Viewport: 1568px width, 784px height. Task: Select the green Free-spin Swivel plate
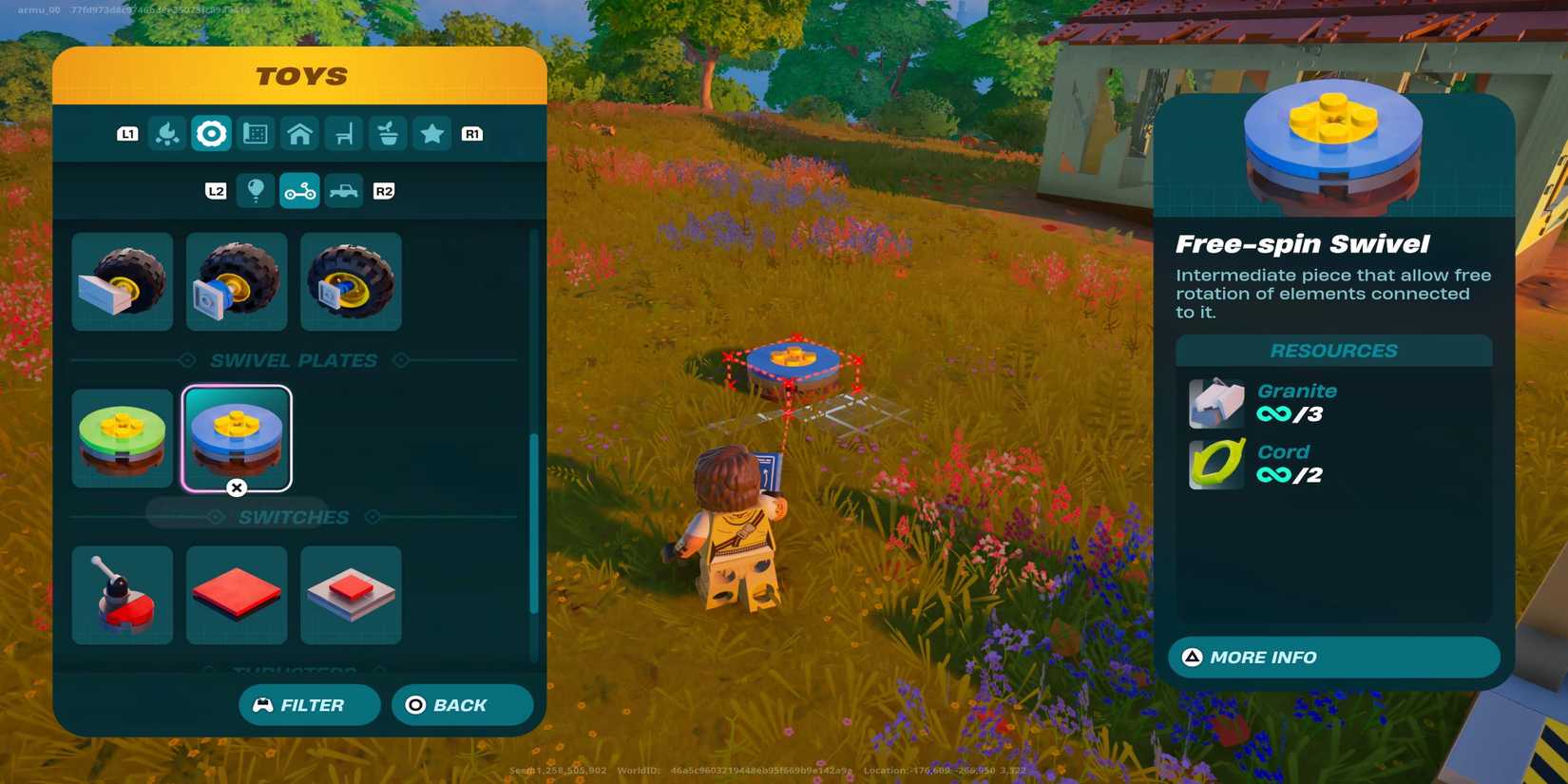pyautogui.click(x=122, y=437)
